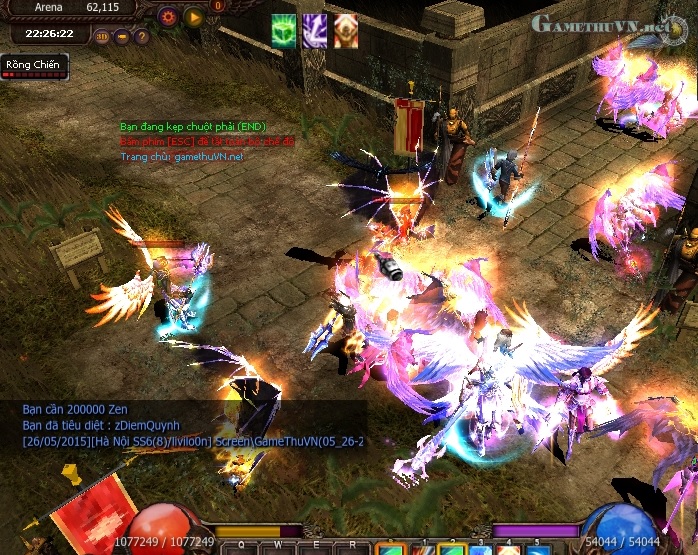
Task: Select the green cube buff icon
Action: [284, 31]
